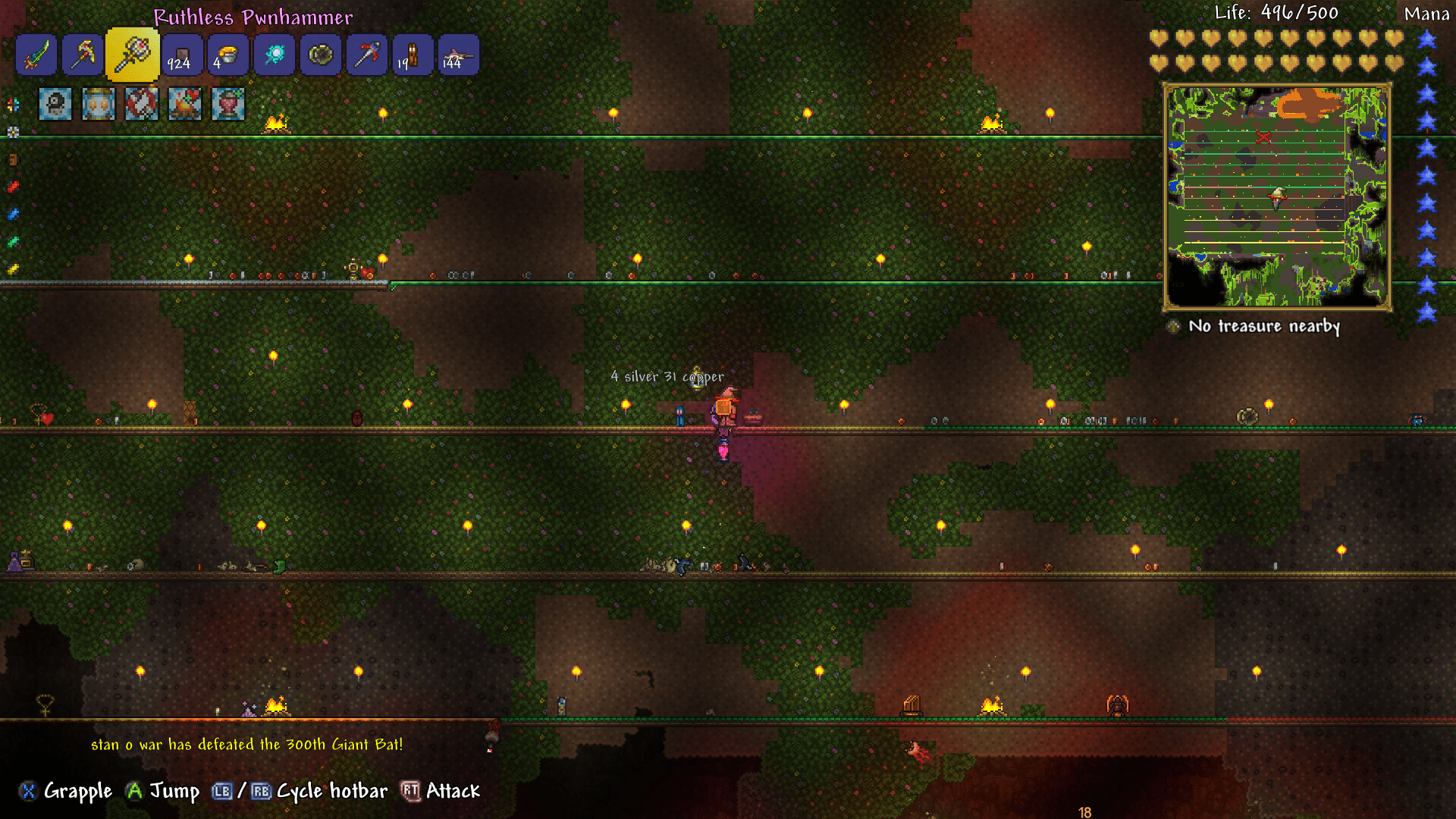Select the blue magic weapon in the hotbar
Screen dimensions: 1456x819
(x=274, y=55)
